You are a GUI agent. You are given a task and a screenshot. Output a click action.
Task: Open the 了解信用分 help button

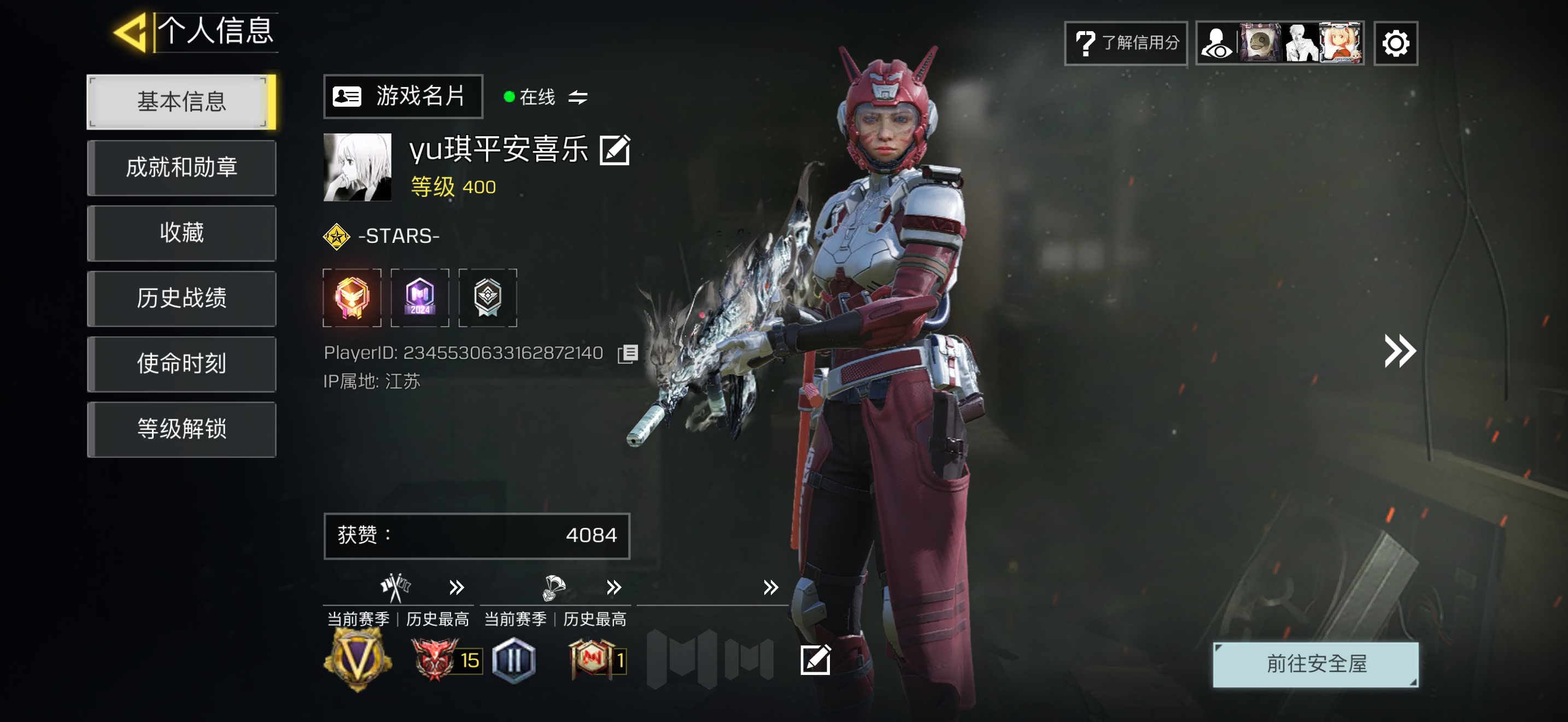(x=1126, y=43)
